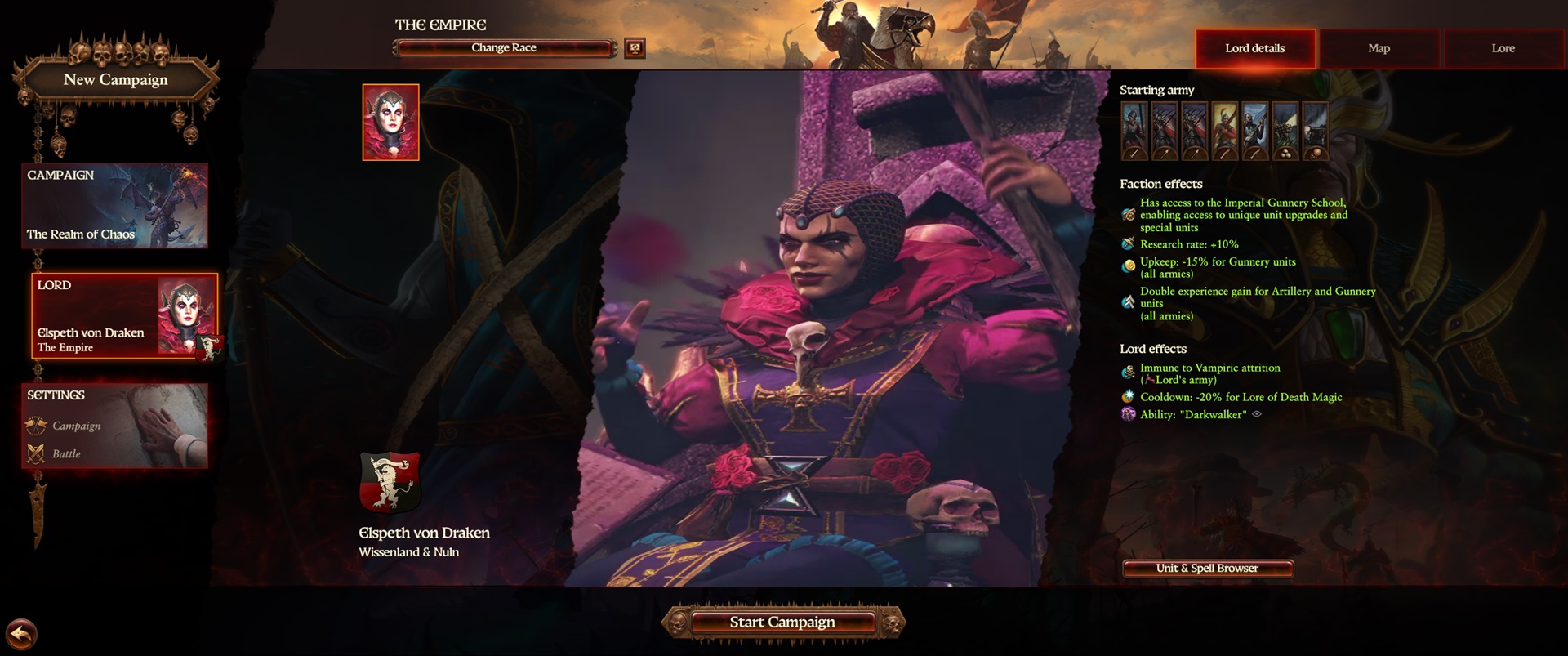Screen dimensions: 1568x656
Task: Click the double experience chevron icon
Action: (1128, 299)
